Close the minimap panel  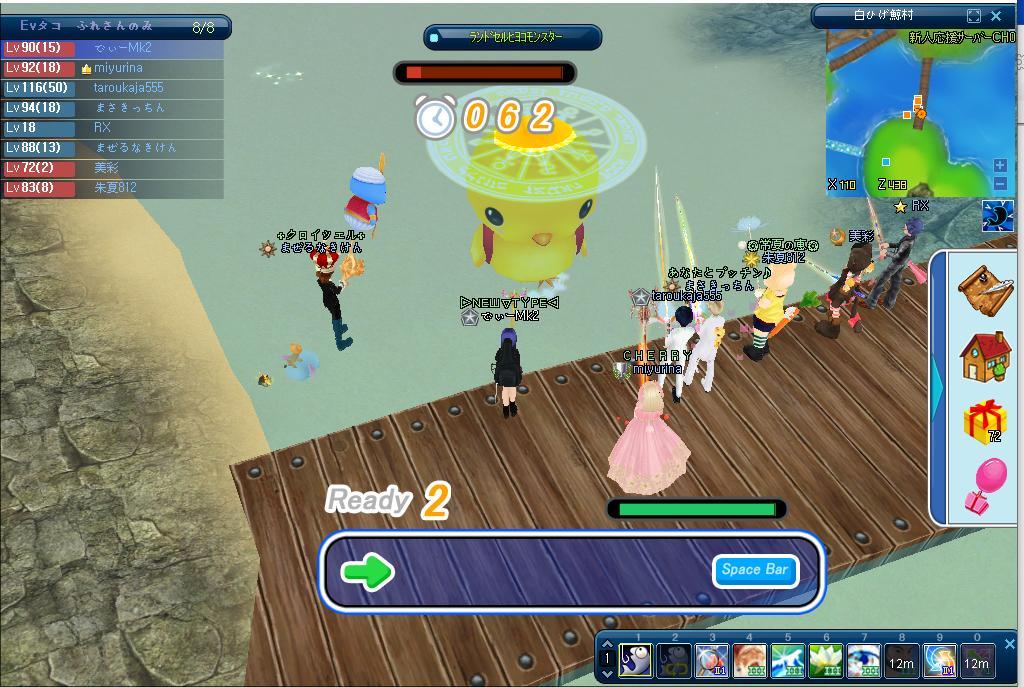click(x=996, y=16)
